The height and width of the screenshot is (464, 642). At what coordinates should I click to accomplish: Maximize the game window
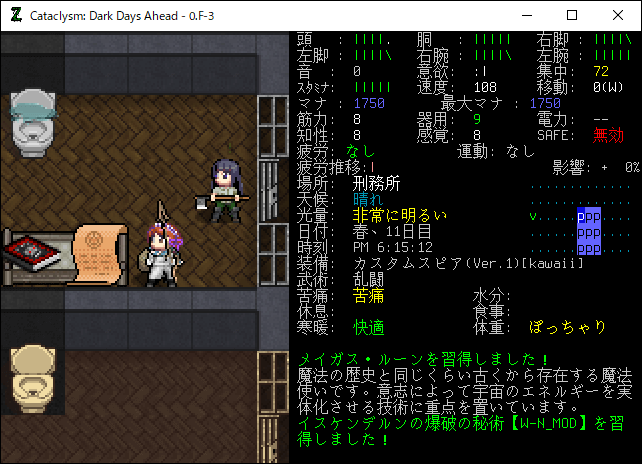coord(572,15)
